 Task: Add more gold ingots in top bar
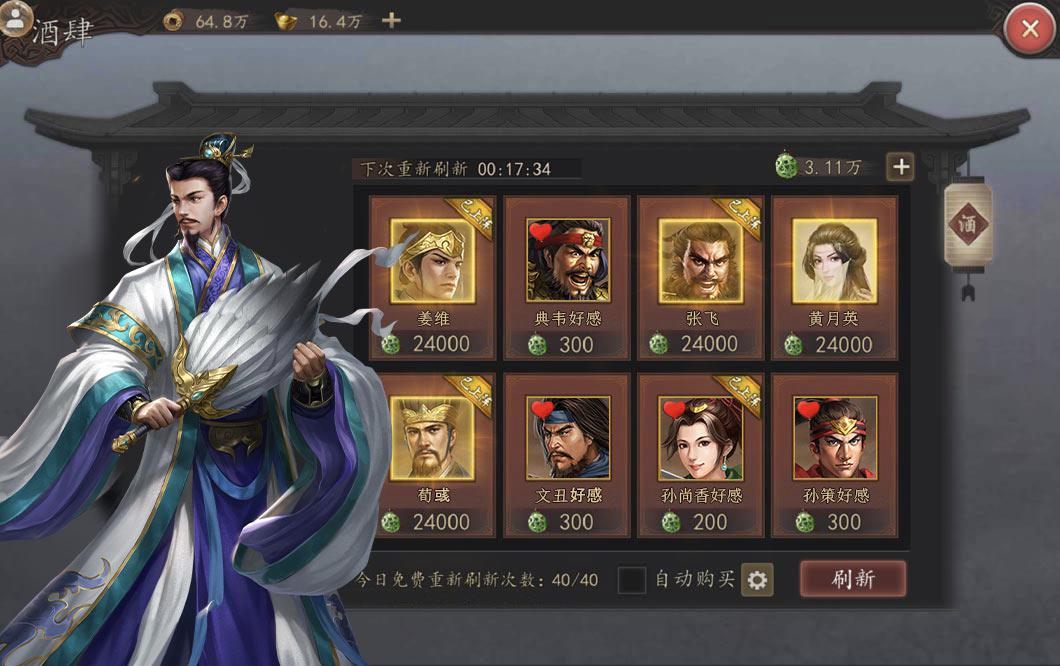[x=392, y=20]
